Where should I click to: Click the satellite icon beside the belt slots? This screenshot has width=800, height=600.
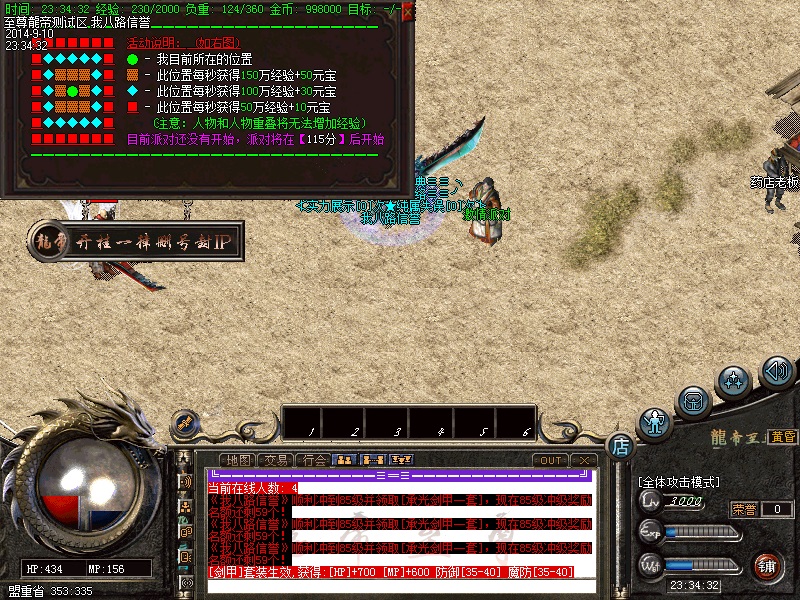point(183,424)
